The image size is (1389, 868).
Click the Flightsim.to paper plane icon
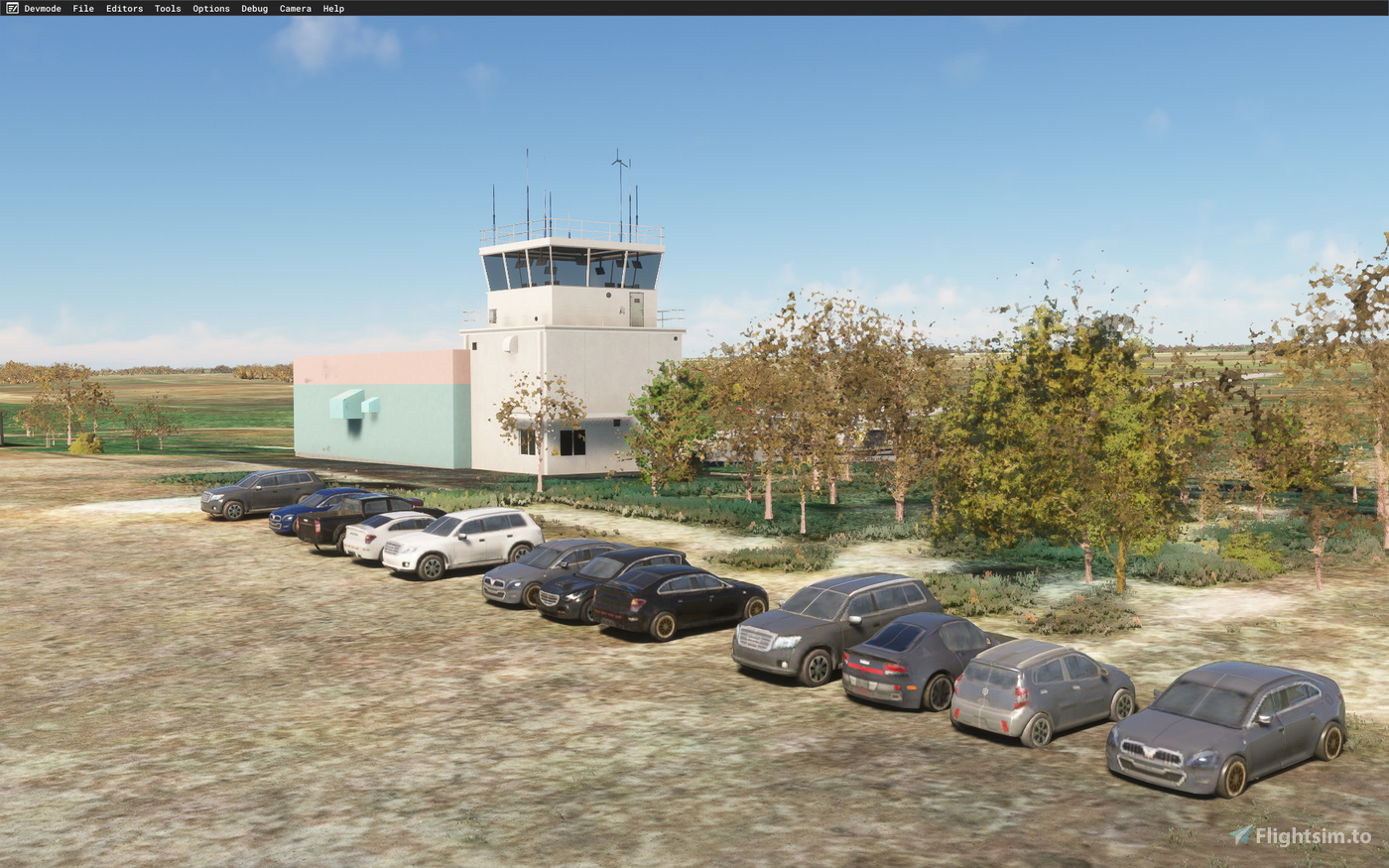click(x=1239, y=834)
